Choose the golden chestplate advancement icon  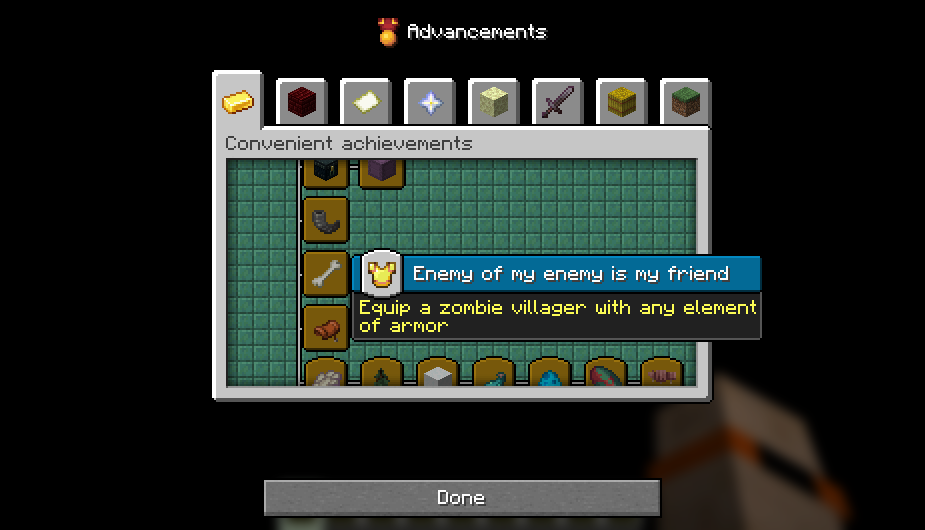[x=381, y=274]
